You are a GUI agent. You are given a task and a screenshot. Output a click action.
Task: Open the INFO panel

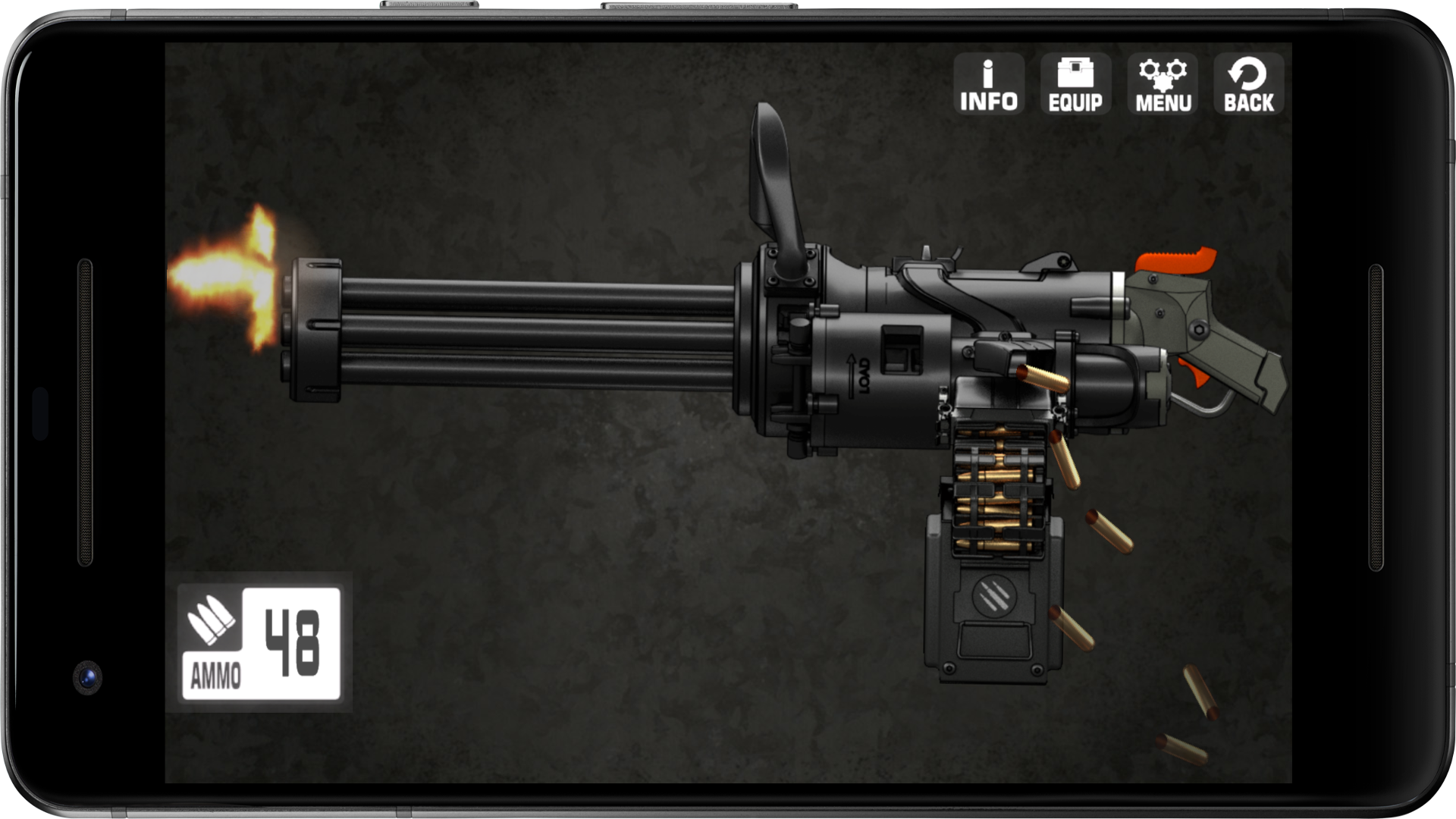[987, 83]
